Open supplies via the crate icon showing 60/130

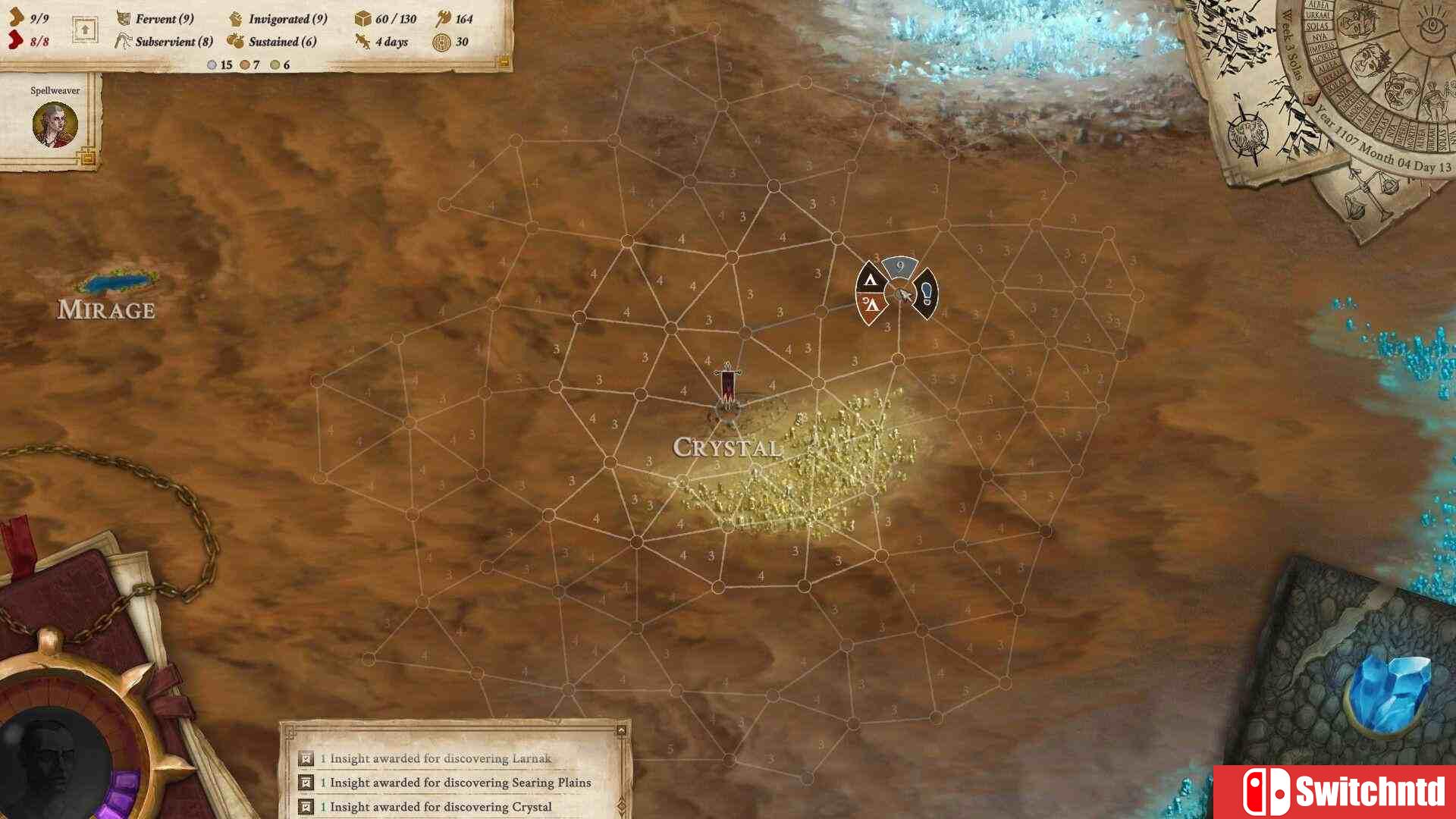[363, 20]
